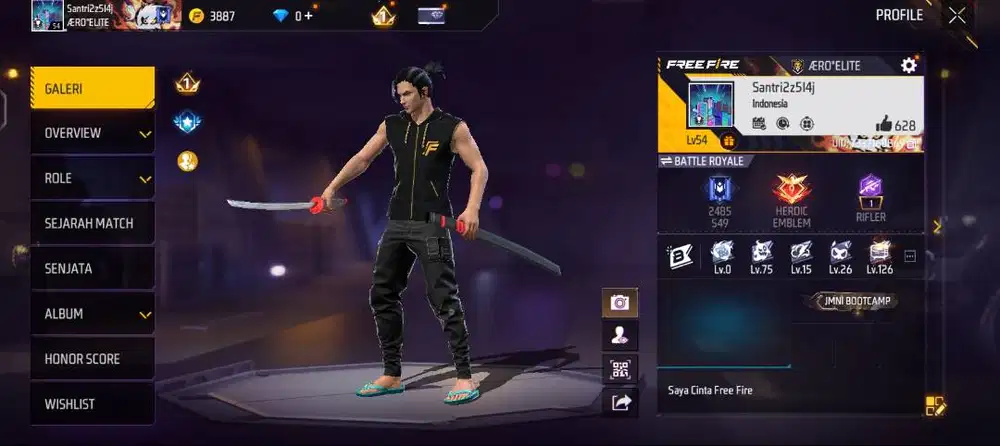Expand the Overview section
1000x446 pixels.
point(92,133)
